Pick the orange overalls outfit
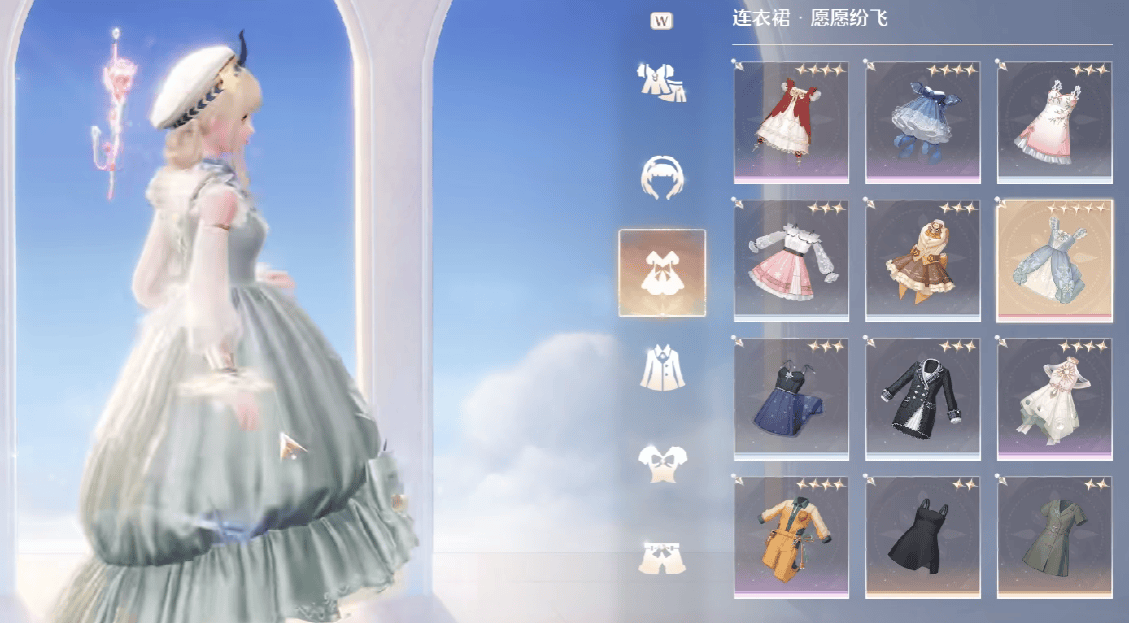This screenshot has height=623, width=1129. [x=791, y=537]
